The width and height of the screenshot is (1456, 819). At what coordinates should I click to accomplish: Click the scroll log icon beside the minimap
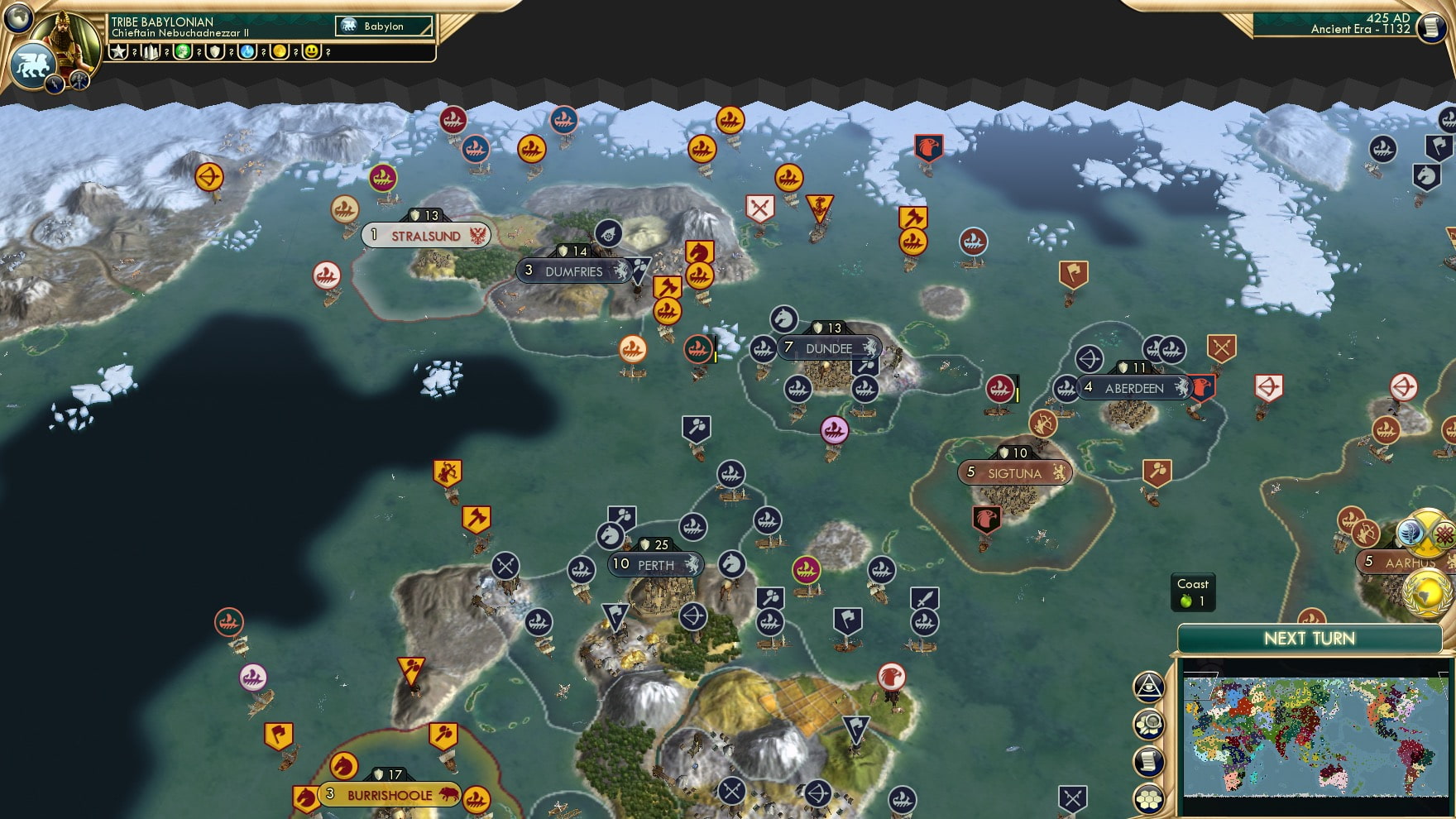1150,761
